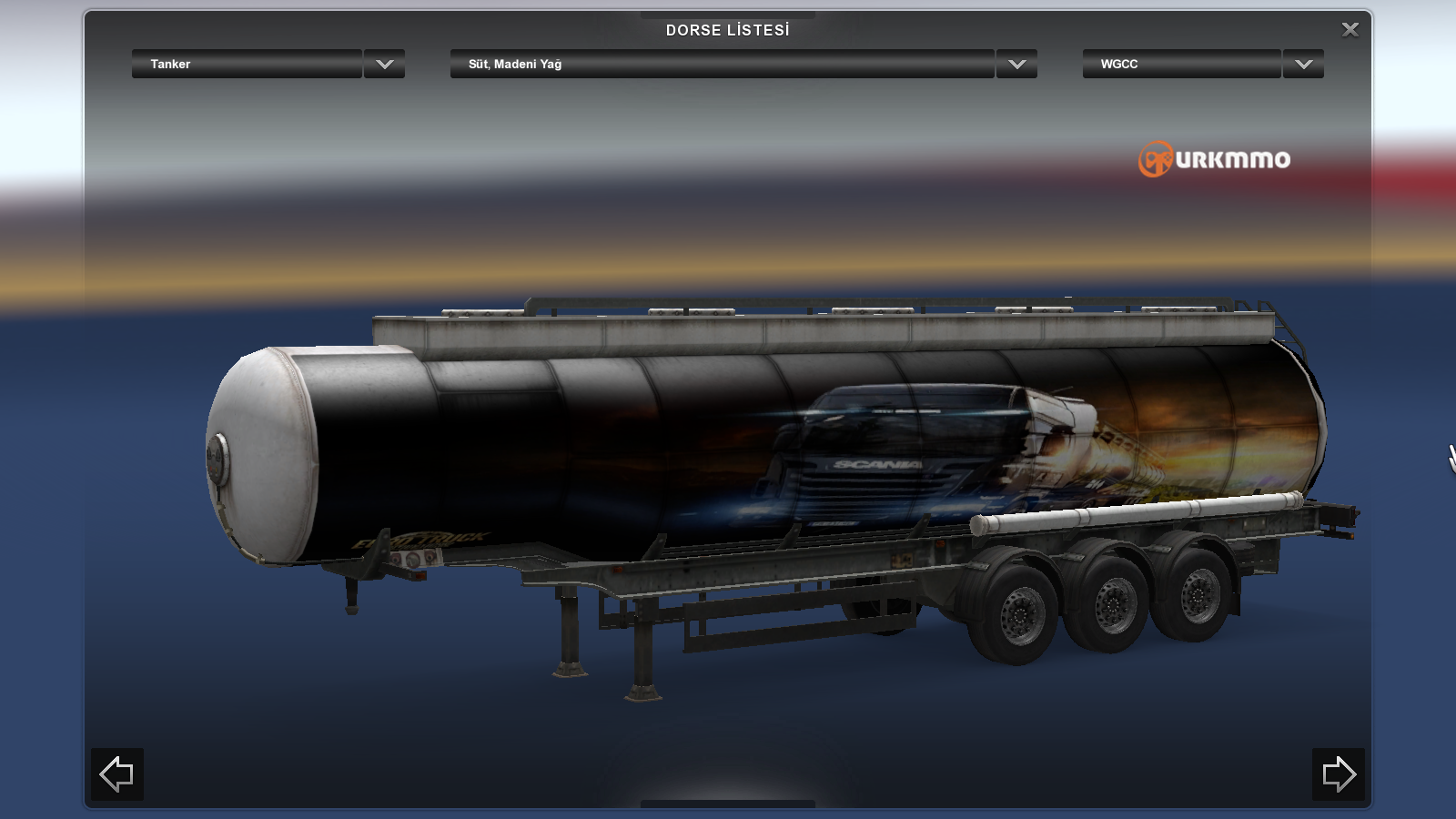Click the TURKMMO gamepad logo icon
Viewport: 1456px width, 819px height.
pos(1154,160)
